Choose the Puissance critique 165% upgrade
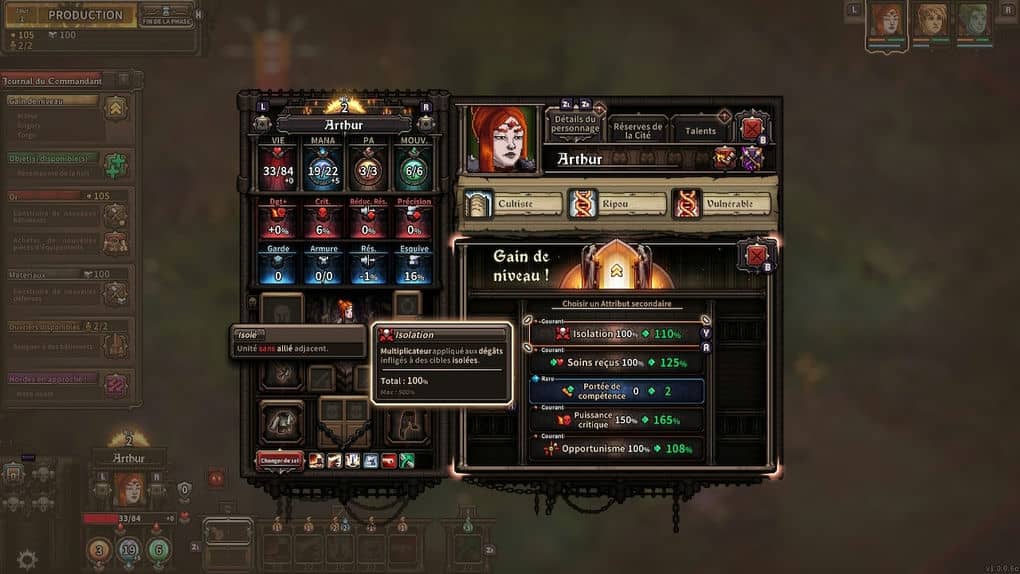The height and width of the screenshot is (574, 1020). click(616, 420)
